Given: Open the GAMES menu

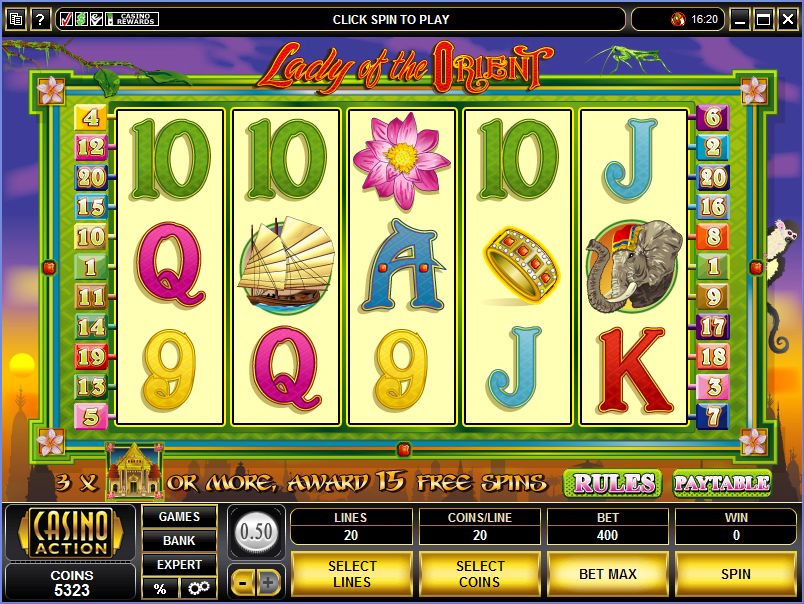Looking at the screenshot, I should coord(179,517).
